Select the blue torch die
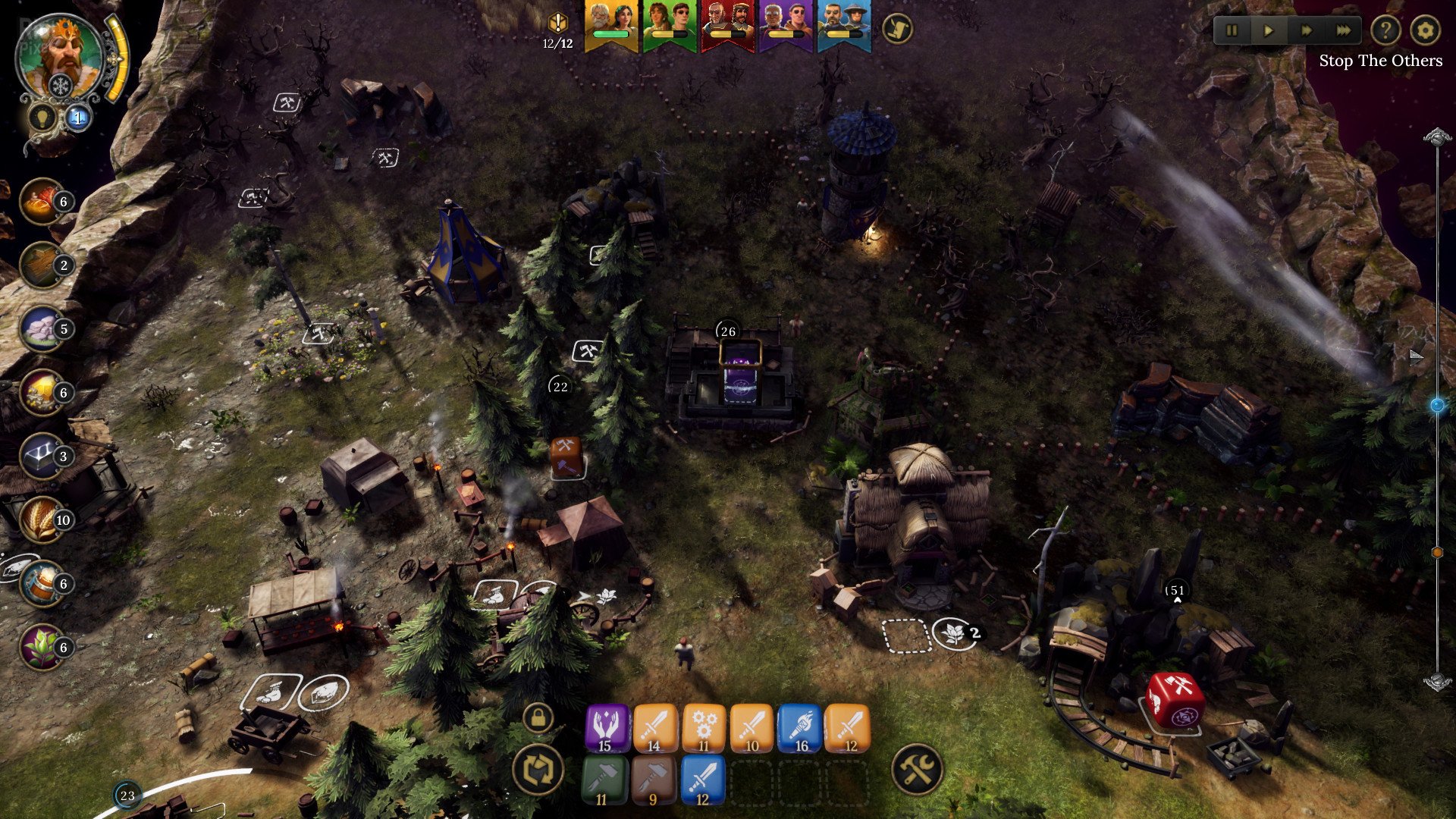 click(x=800, y=728)
